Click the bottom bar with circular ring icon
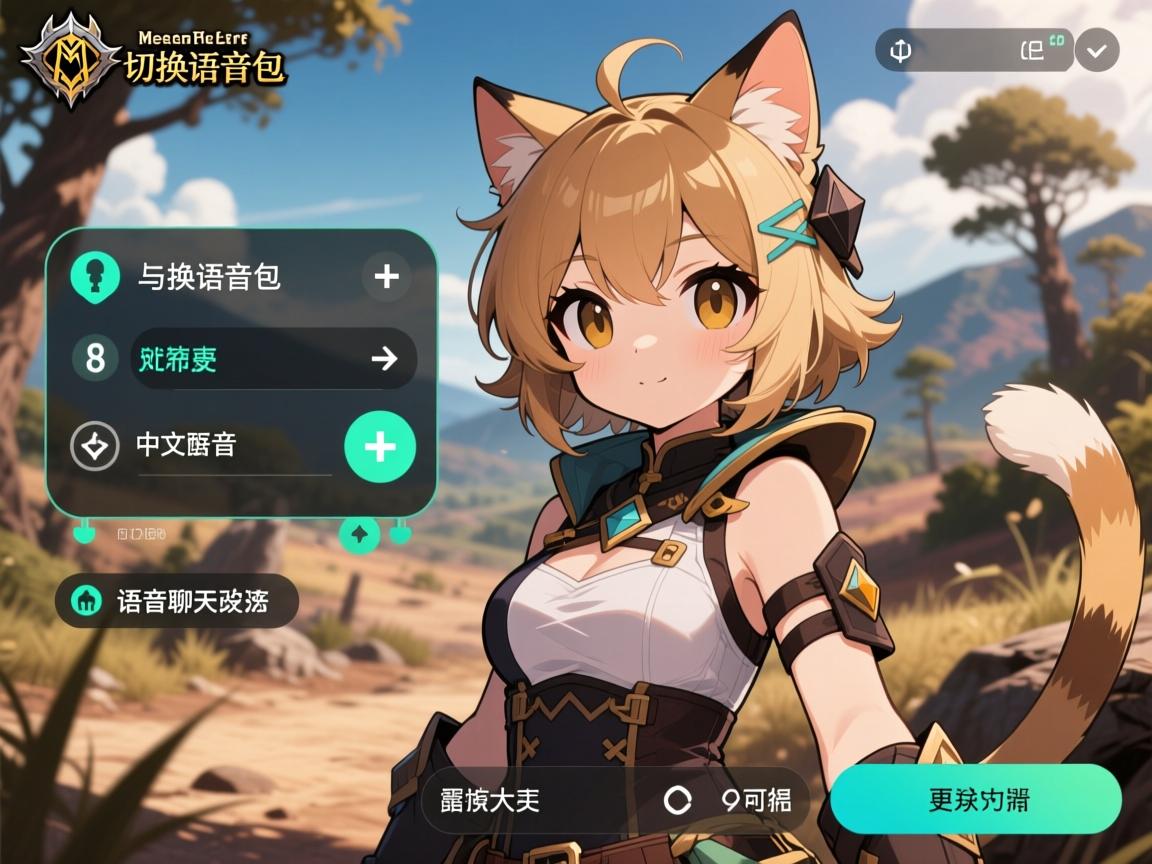This screenshot has height=864, width=1152. tap(615, 800)
